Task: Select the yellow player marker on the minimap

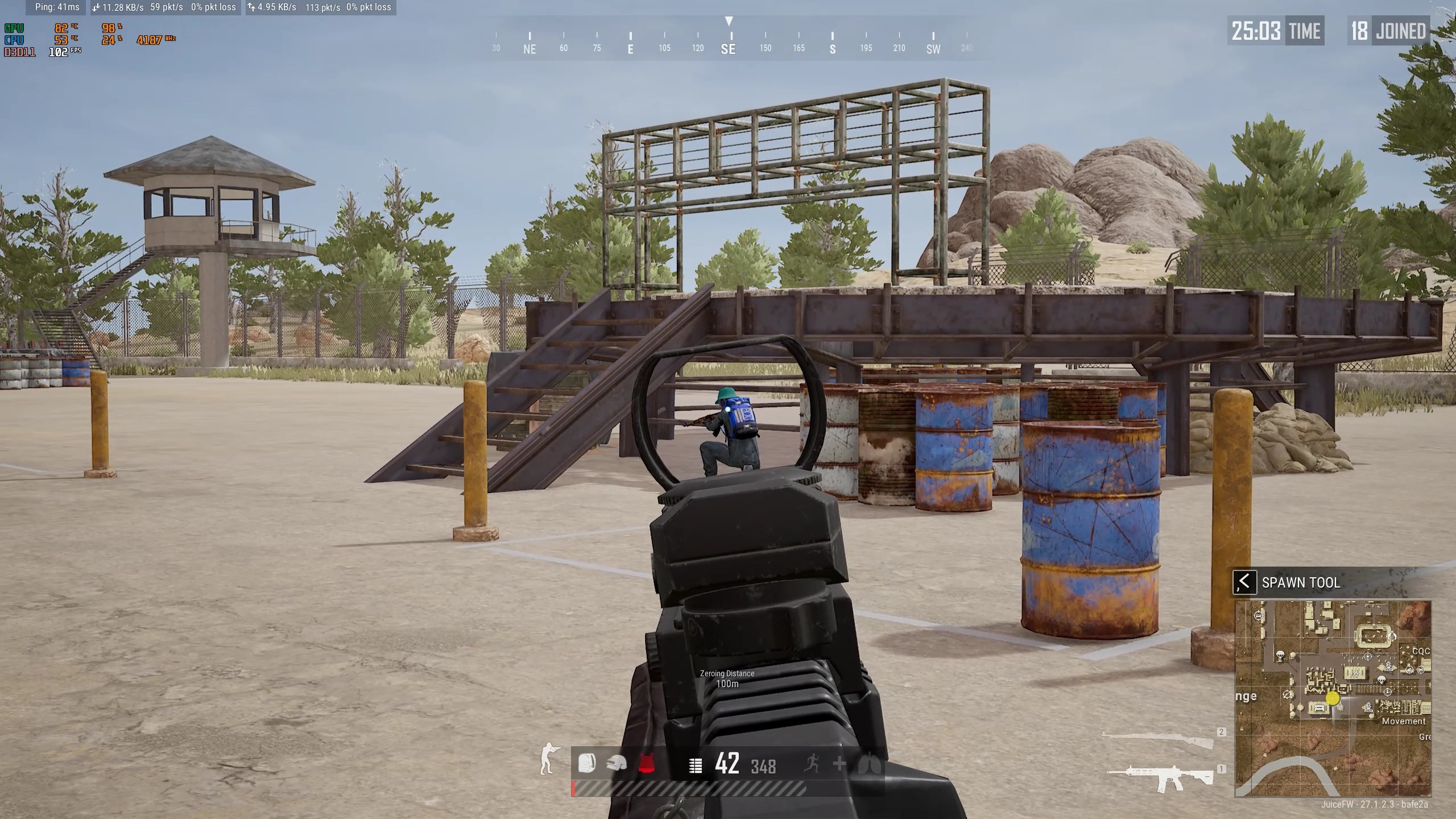Action: [1333, 698]
